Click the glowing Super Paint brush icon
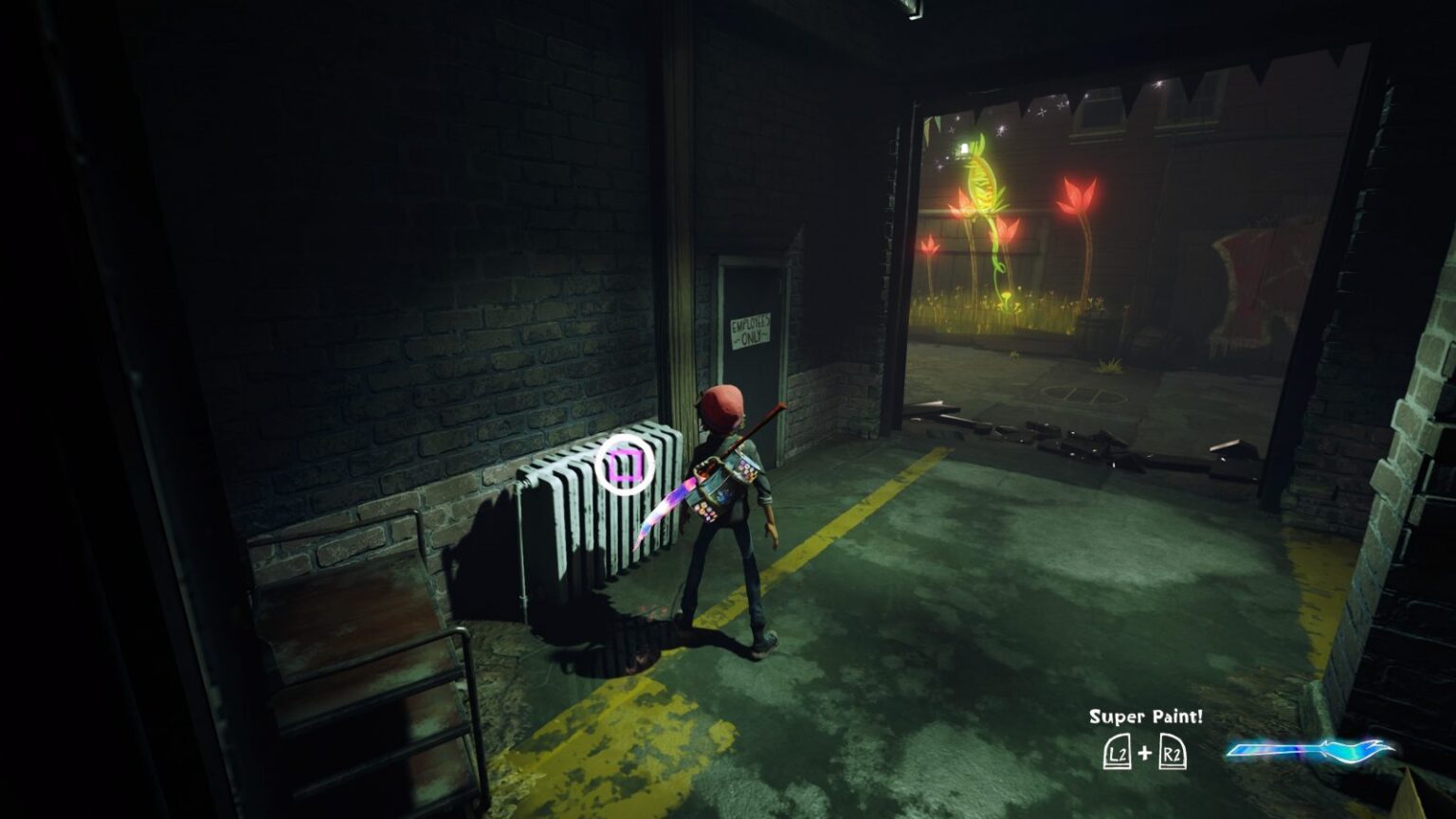This screenshot has width=1456, height=819. click(1309, 751)
